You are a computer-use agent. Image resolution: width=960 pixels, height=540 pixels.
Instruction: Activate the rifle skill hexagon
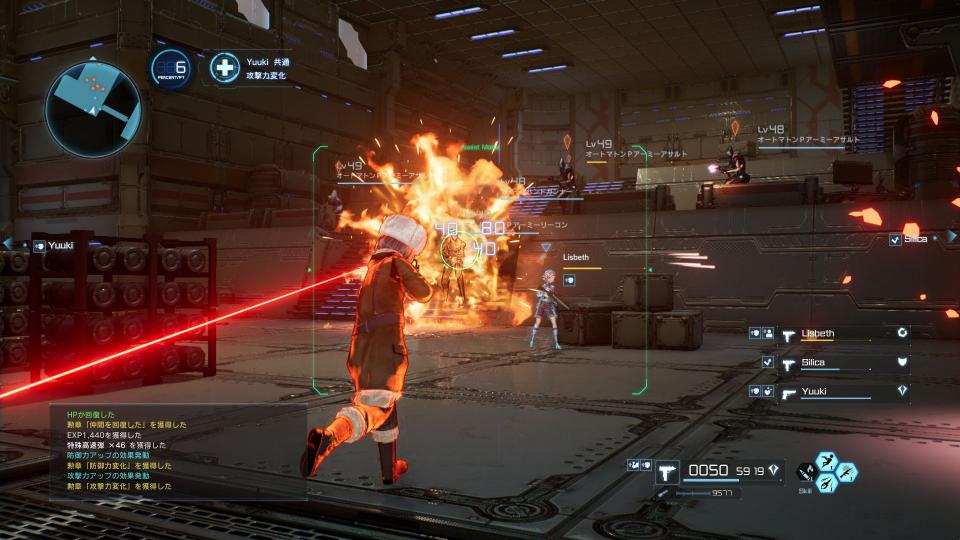[847, 471]
